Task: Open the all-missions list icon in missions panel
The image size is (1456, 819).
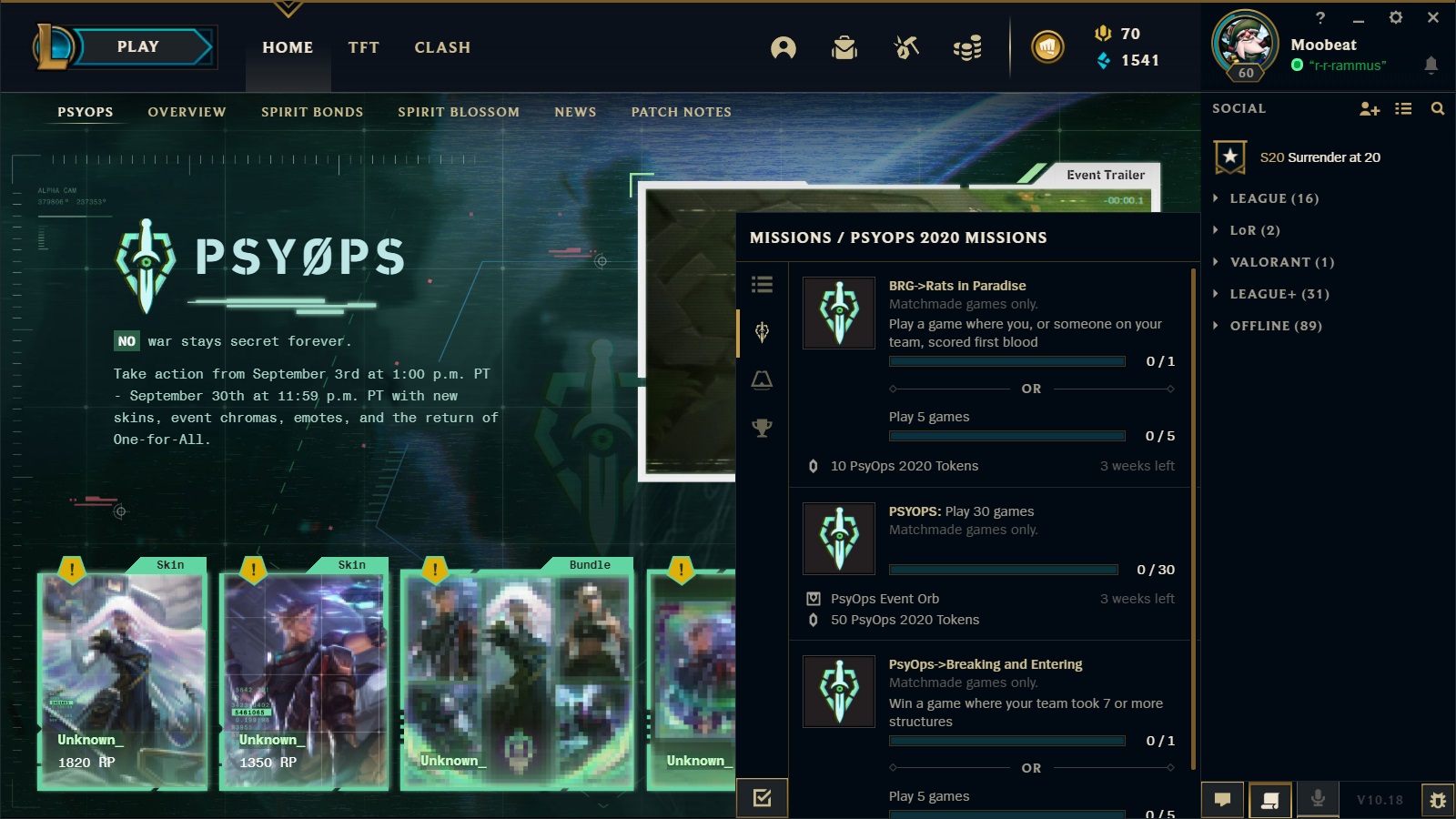Action: point(763,285)
